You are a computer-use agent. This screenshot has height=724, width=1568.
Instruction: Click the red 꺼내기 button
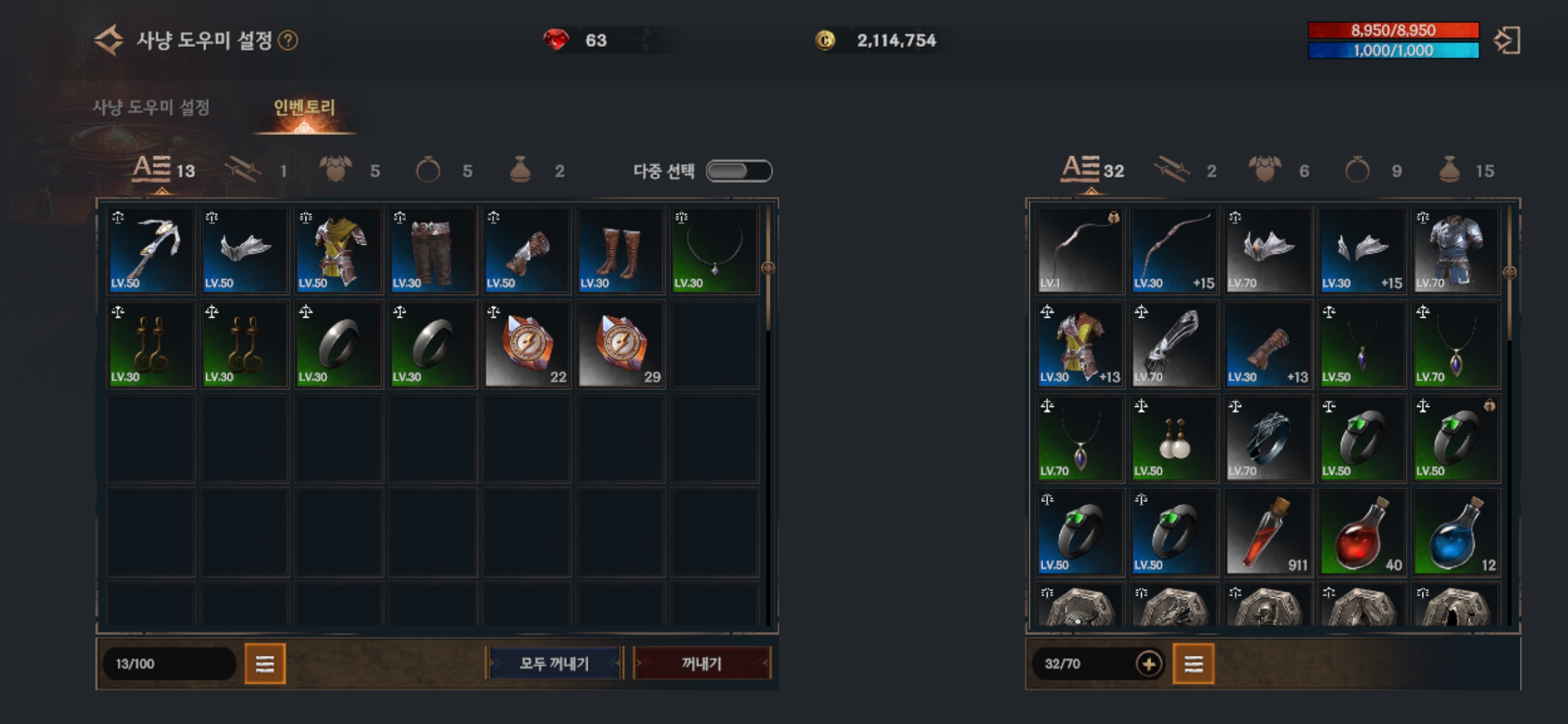tap(702, 664)
